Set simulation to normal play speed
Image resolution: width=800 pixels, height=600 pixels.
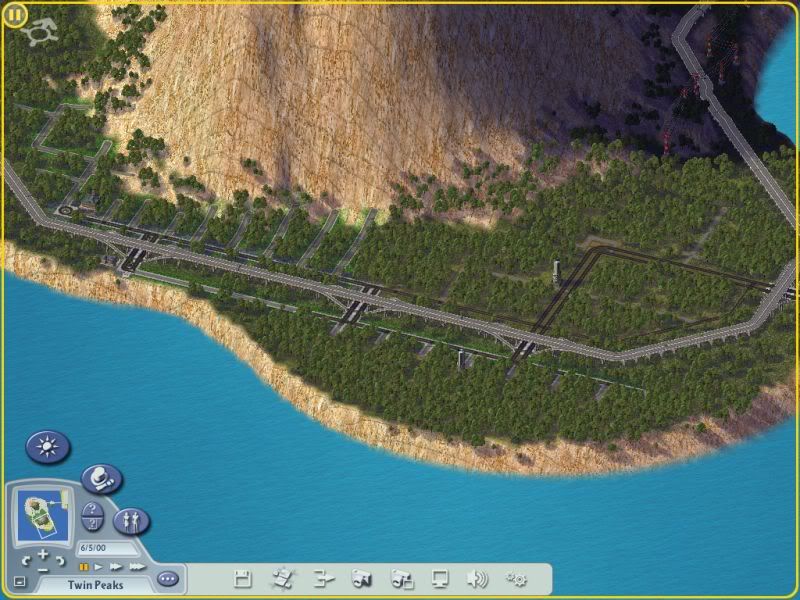pos(98,566)
